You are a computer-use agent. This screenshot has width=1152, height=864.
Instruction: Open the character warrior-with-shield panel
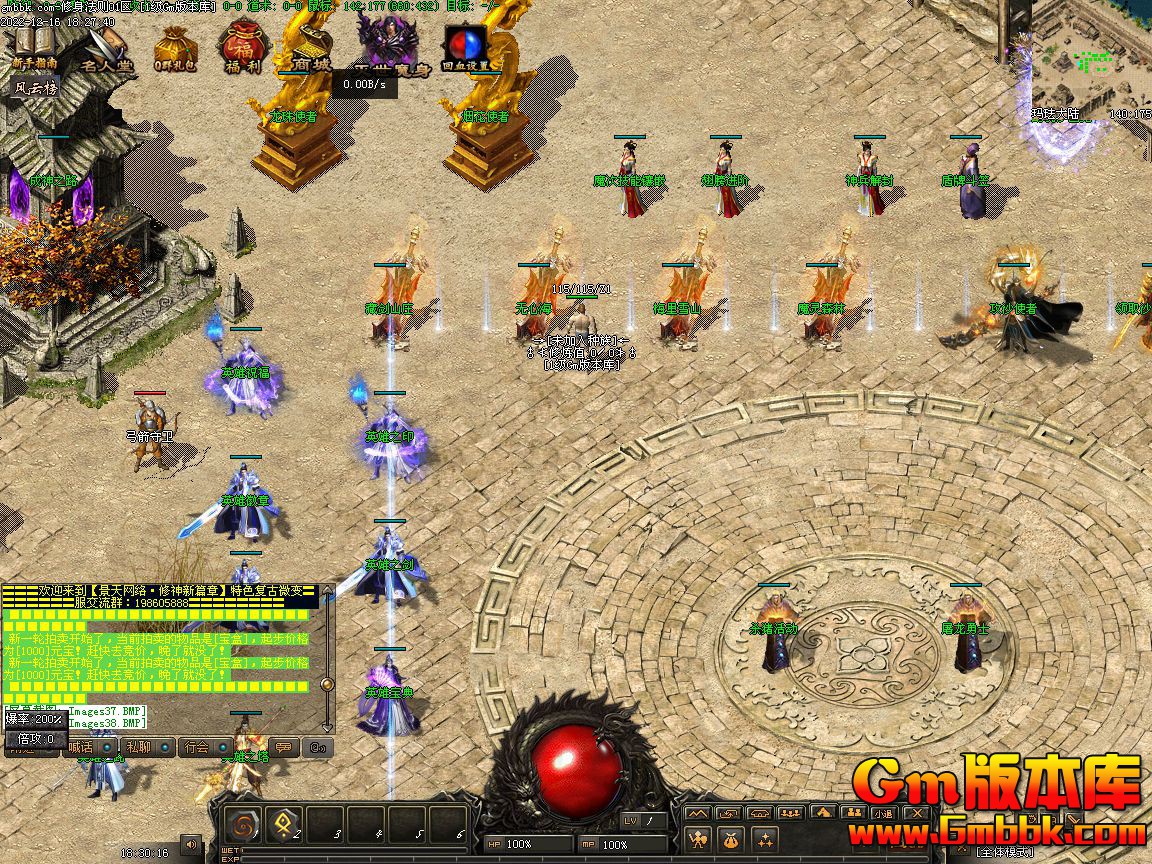click(699, 838)
